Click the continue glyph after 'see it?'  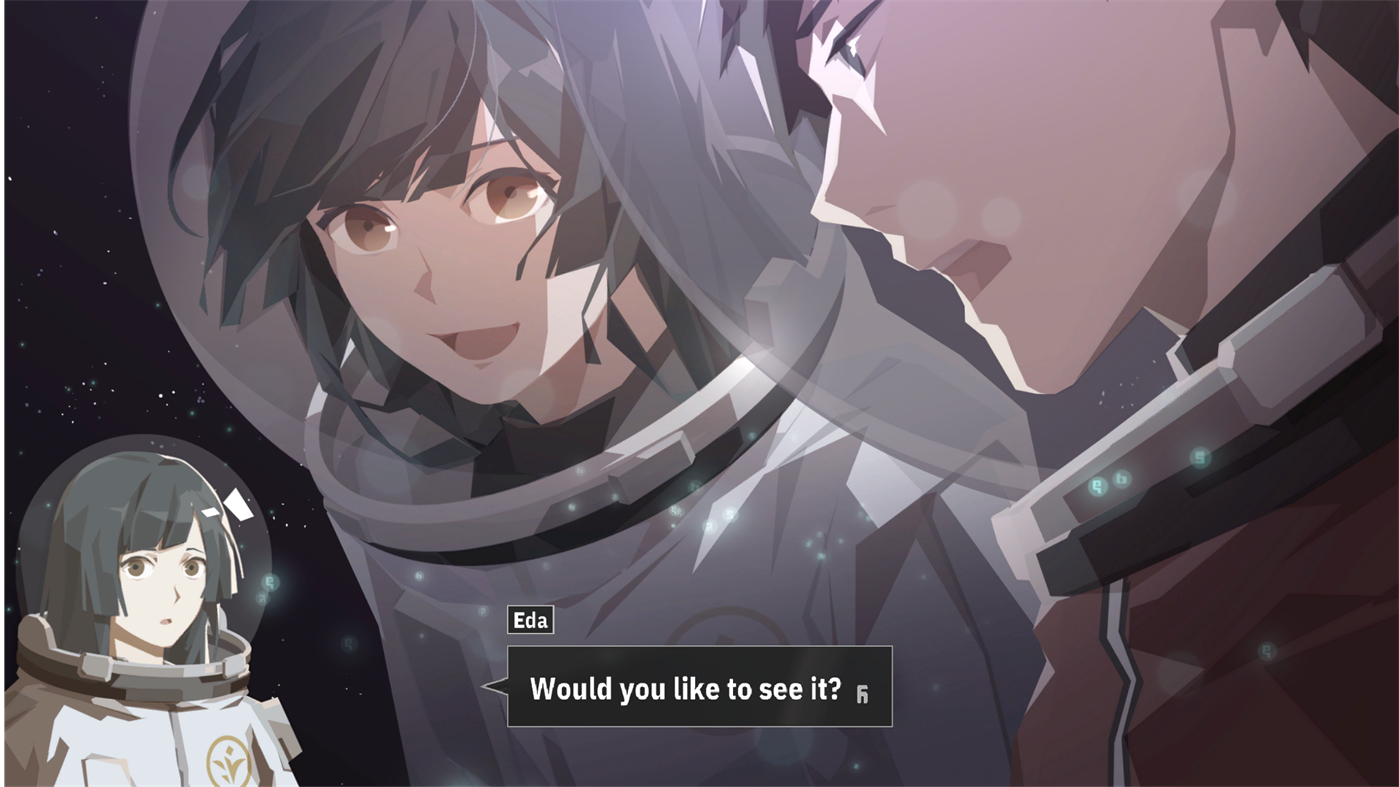pyautogui.click(x=863, y=689)
